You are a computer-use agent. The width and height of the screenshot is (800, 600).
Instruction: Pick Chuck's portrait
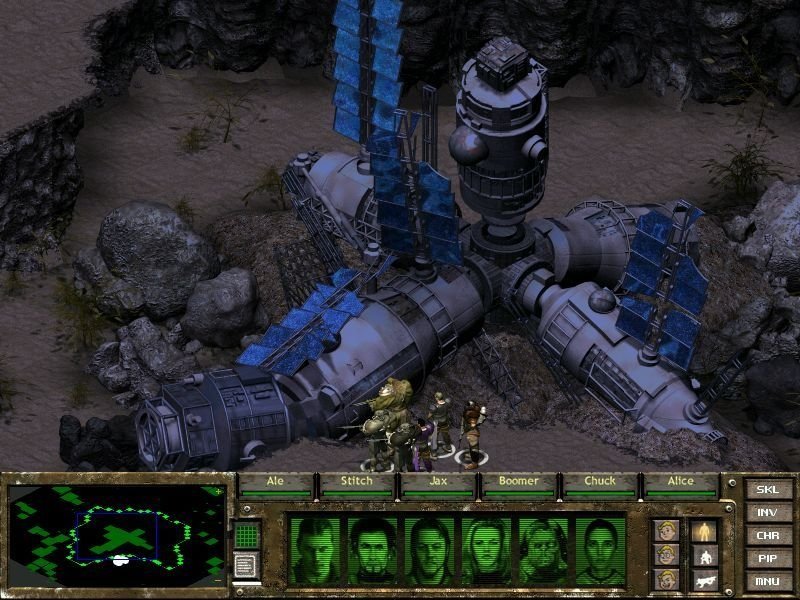click(x=543, y=551)
